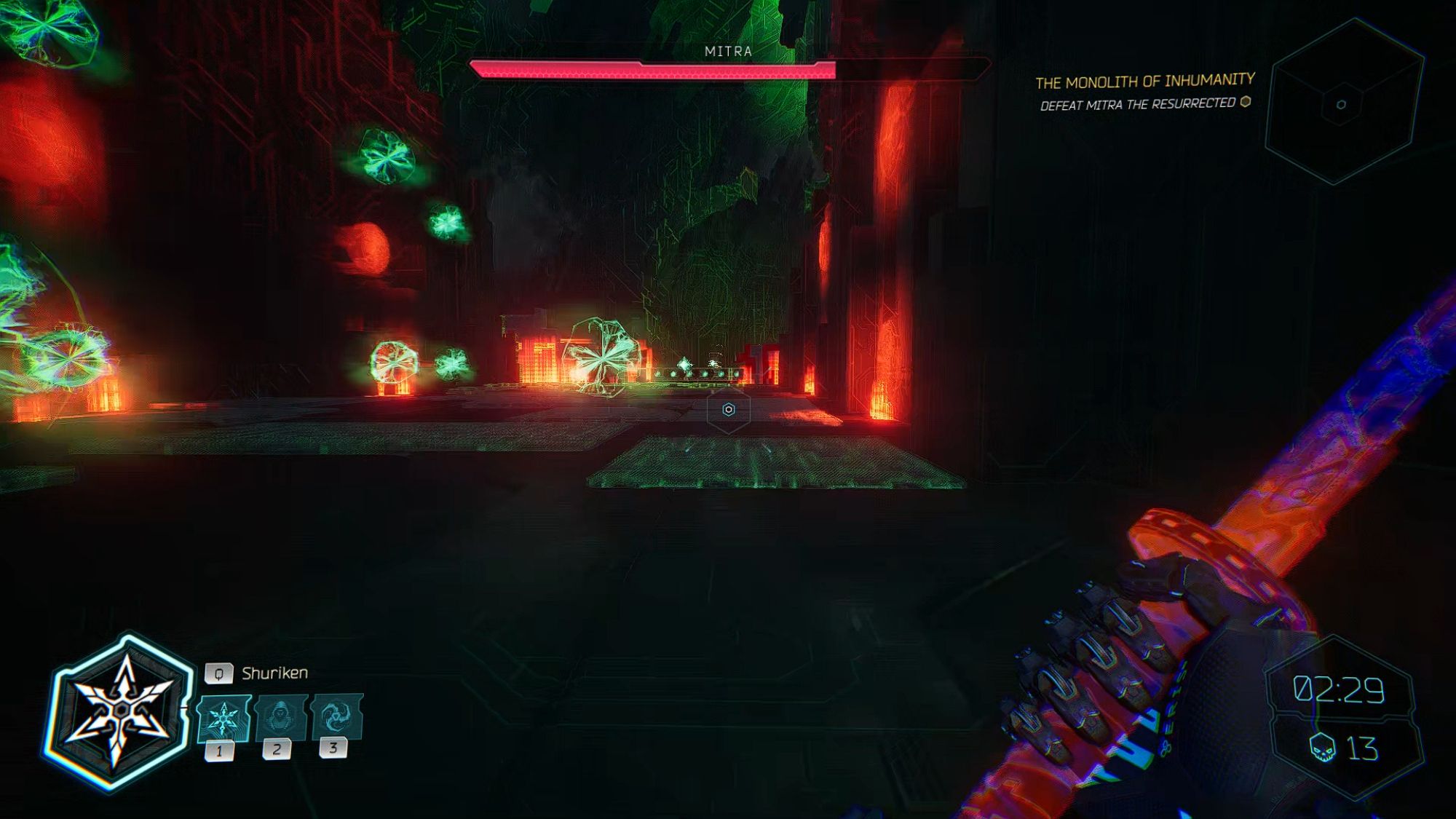This screenshot has height=819, width=1456.
Task: Click the Q keybind badge beside Shuriken
Action: click(x=218, y=675)
